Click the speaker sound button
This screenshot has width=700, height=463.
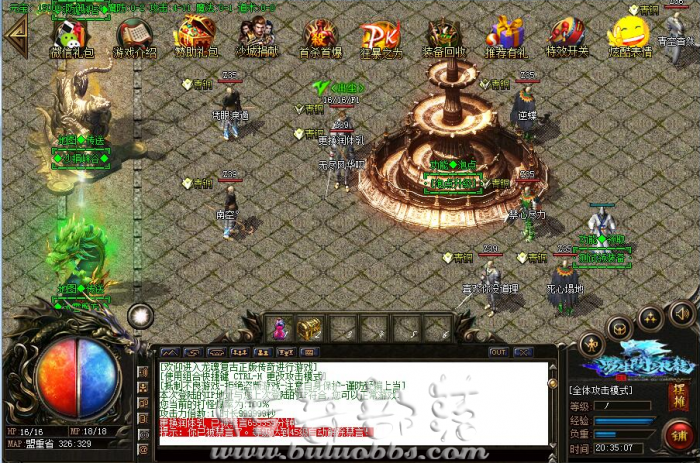pyautogui.click(x=683, y=315)
